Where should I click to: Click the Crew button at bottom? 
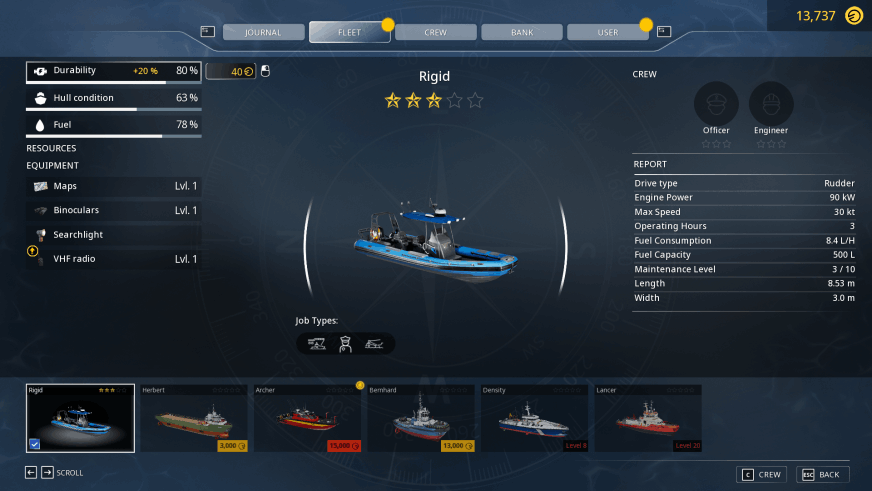click(762, 474)
